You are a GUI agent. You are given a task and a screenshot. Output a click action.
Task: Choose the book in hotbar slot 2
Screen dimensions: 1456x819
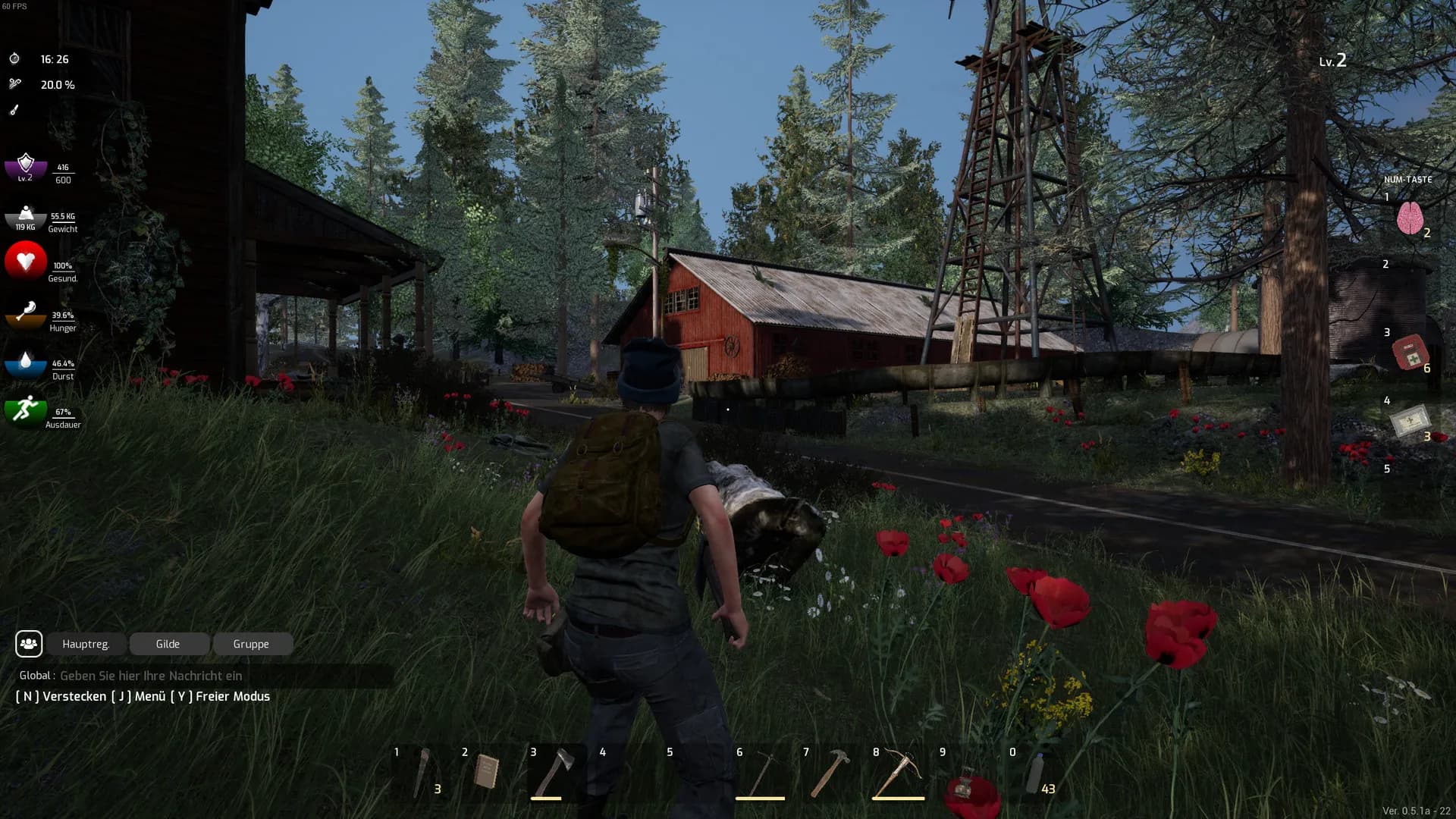coord(487,772)
